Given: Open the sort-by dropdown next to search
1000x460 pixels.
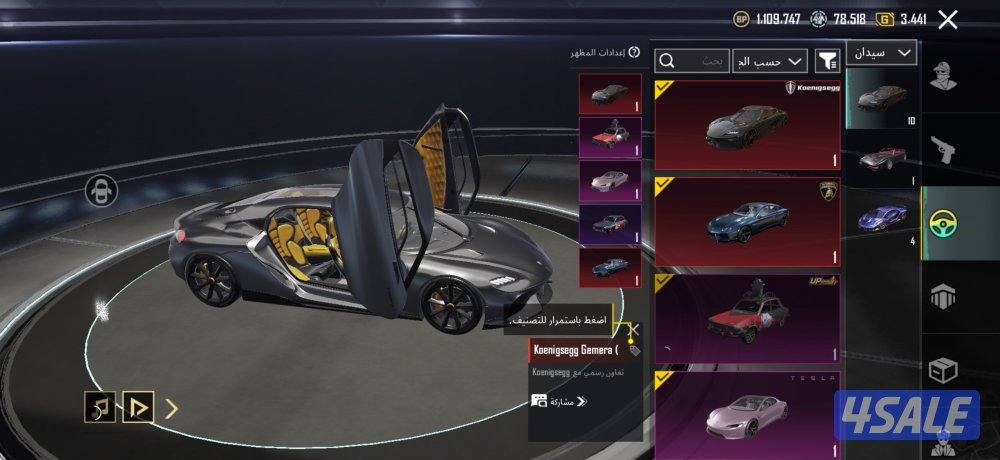Looking at the screenshot, I should (x=770, y=61).
